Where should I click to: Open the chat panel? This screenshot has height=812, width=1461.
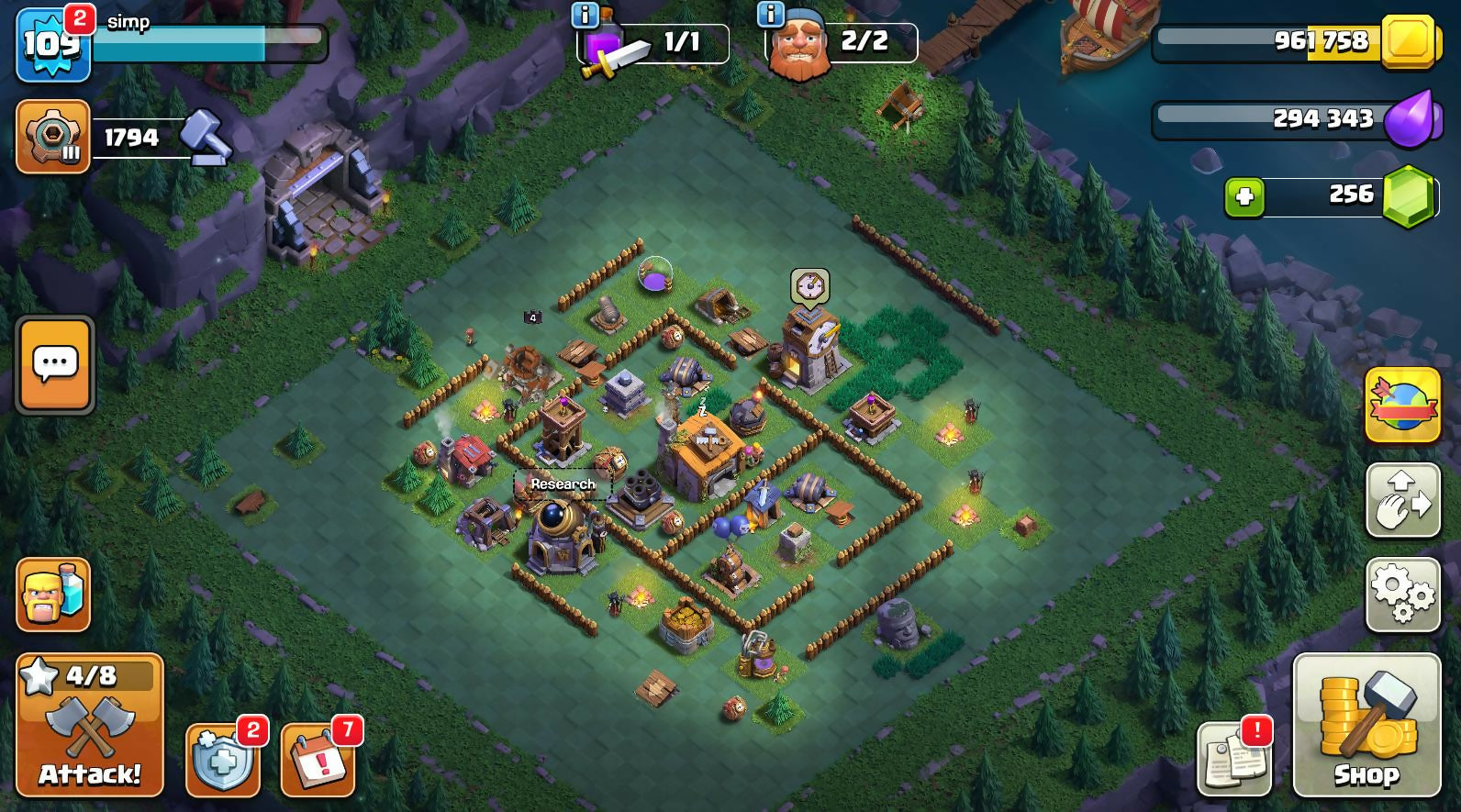click(54, 365)
